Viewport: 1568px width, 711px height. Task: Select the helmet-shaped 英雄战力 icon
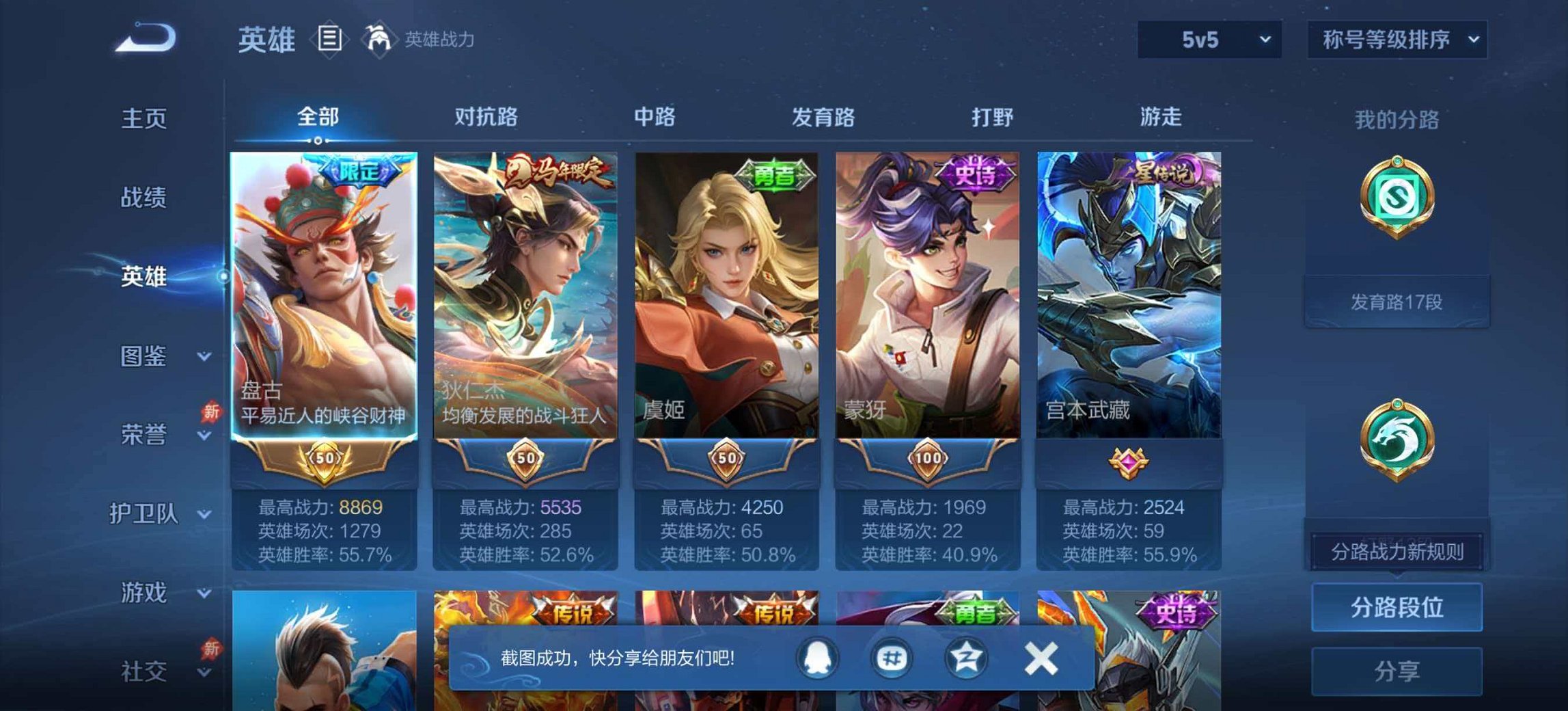pos(381,40)
